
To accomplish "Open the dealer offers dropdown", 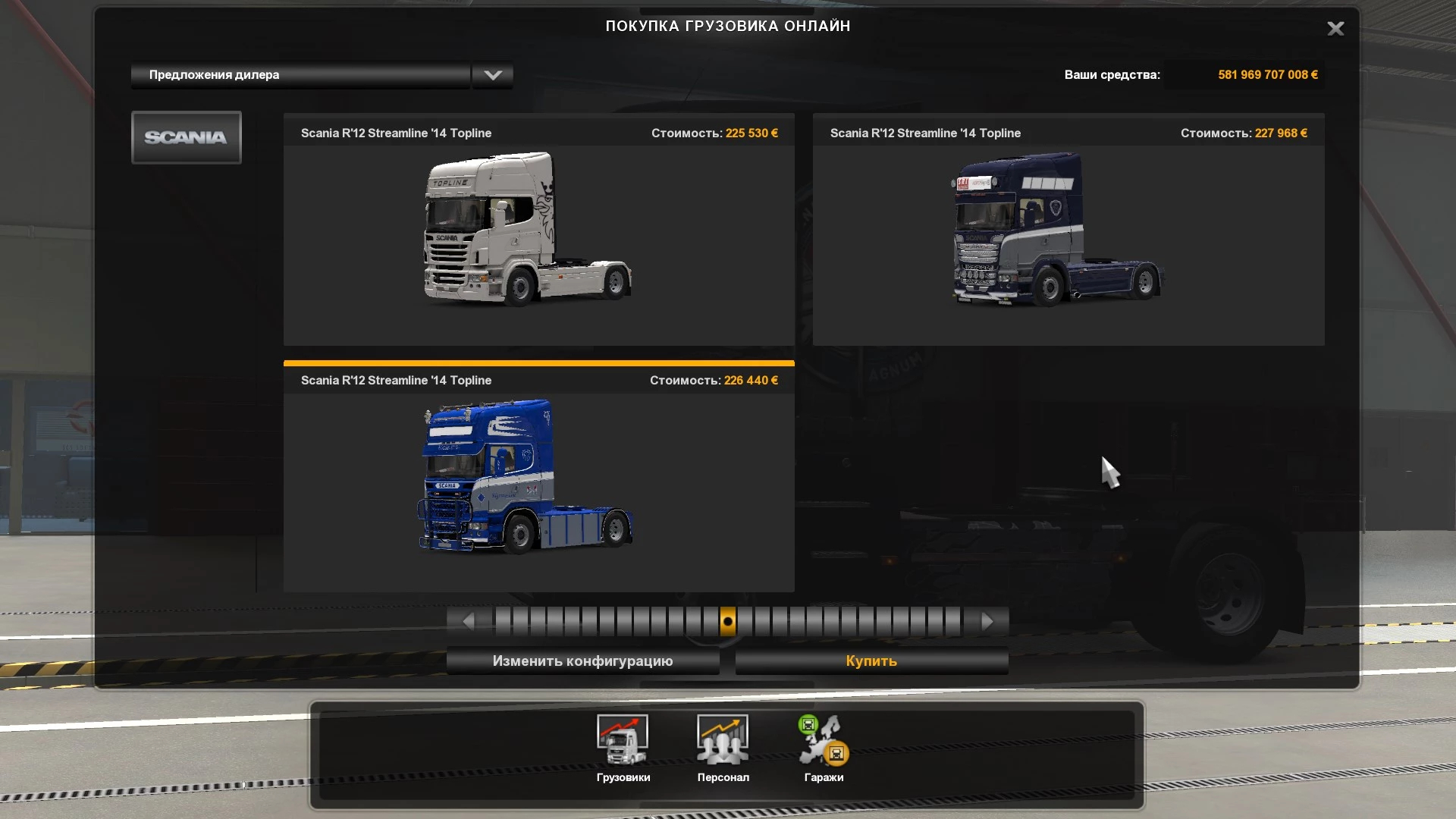I will pyautogui.click(x=493, y=75).
